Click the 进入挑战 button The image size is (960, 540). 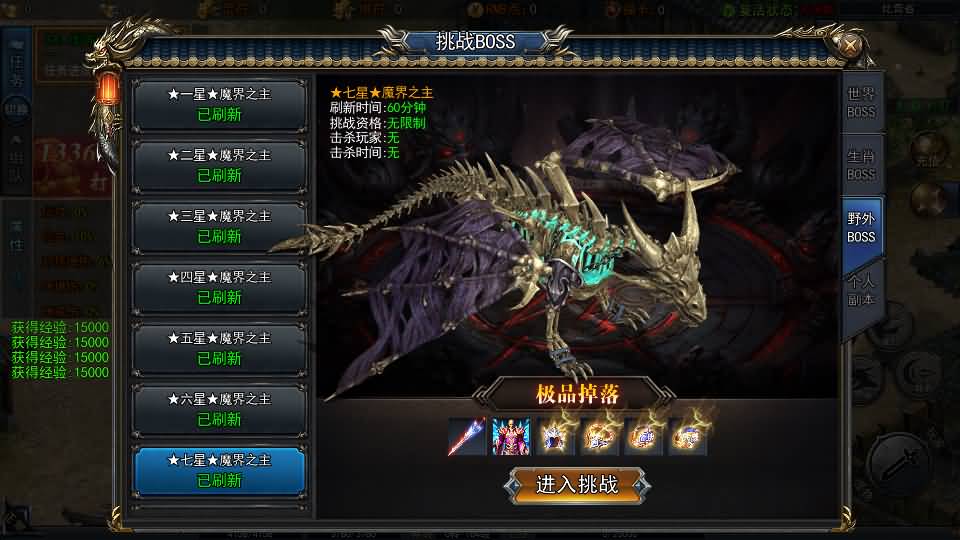[577, 485]
